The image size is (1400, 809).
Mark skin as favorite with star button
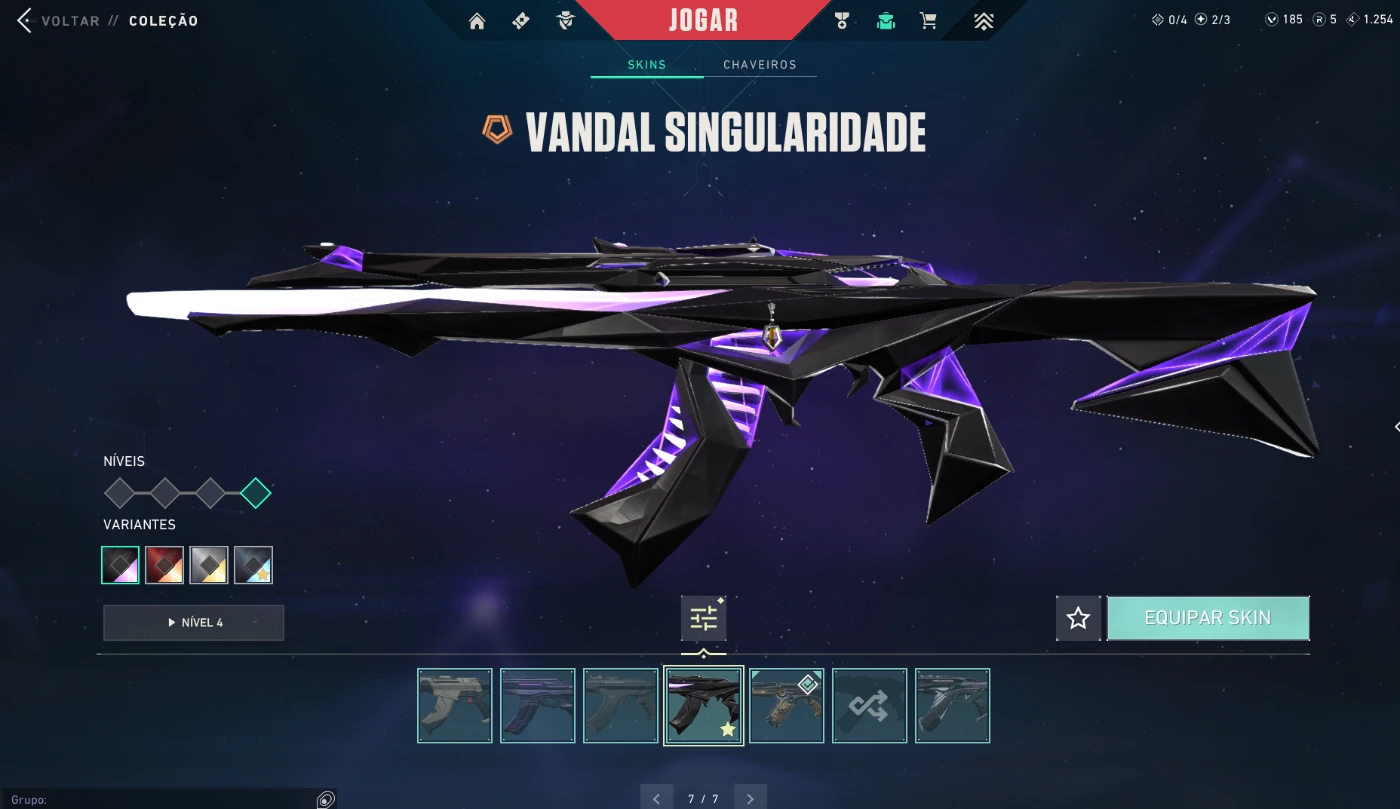1078,618
